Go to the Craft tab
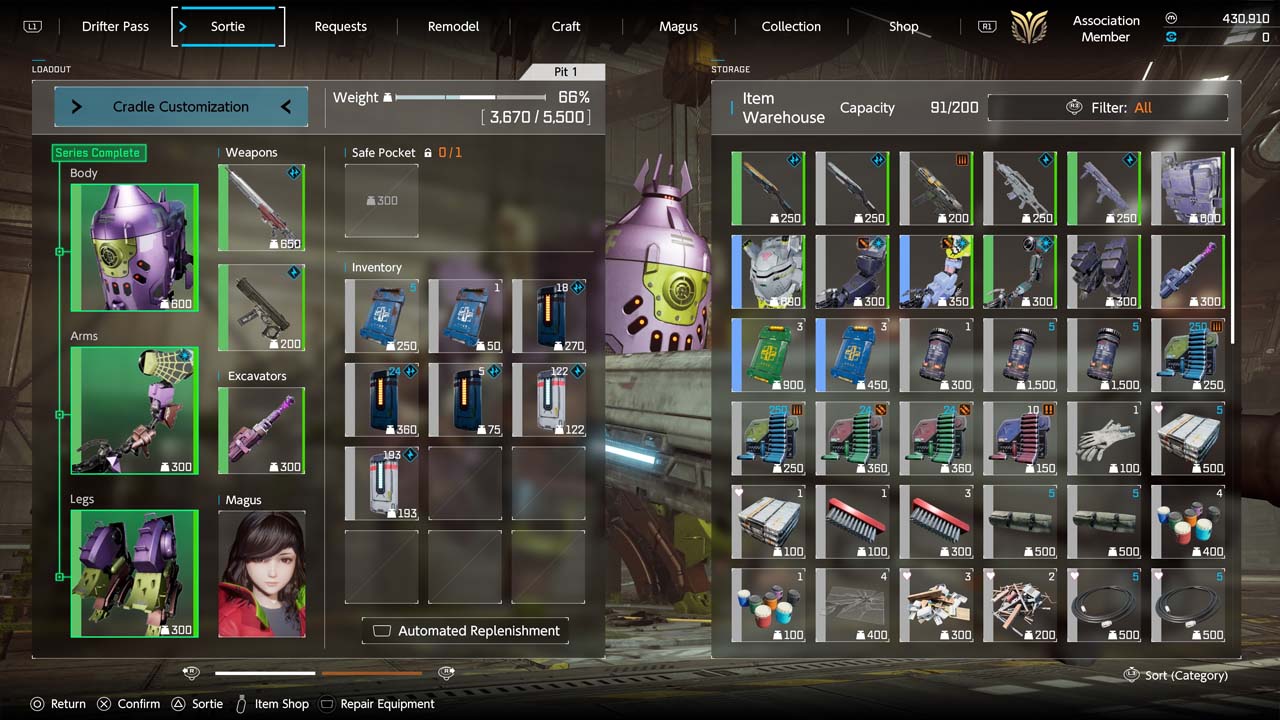Screen dimensions: 1280x720 pos(566,27)
